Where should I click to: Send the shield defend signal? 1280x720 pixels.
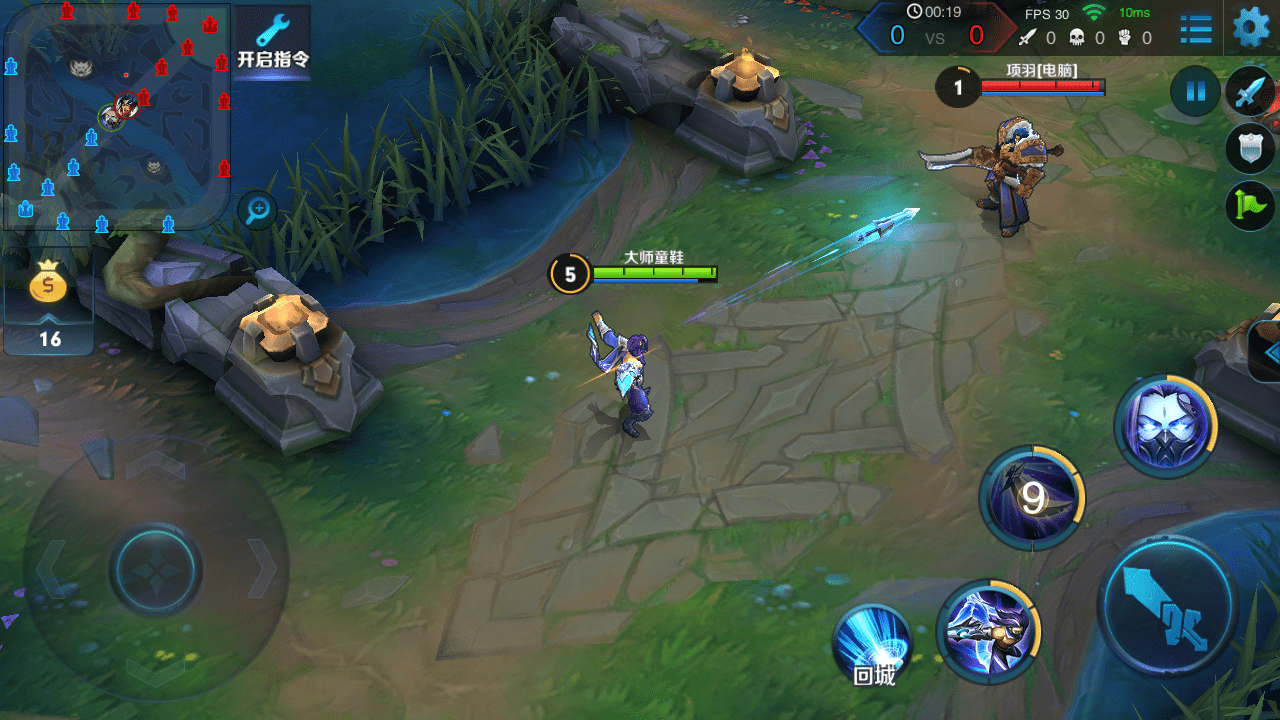[x=1250, y=149]
